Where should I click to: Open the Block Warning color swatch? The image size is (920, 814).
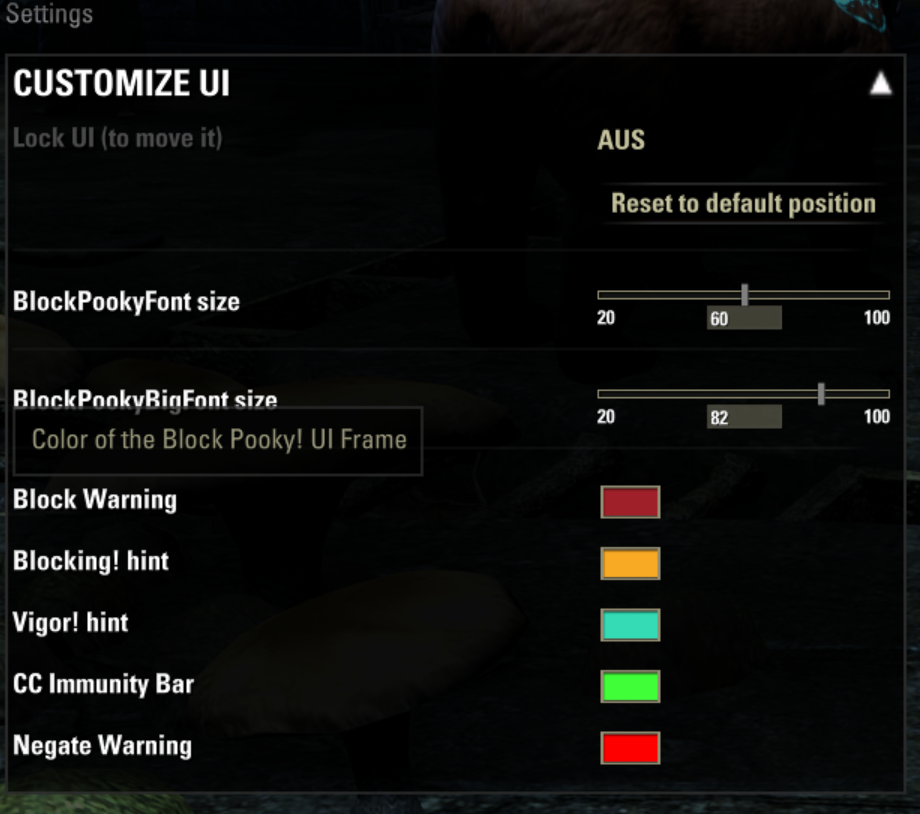coord(630,502)
